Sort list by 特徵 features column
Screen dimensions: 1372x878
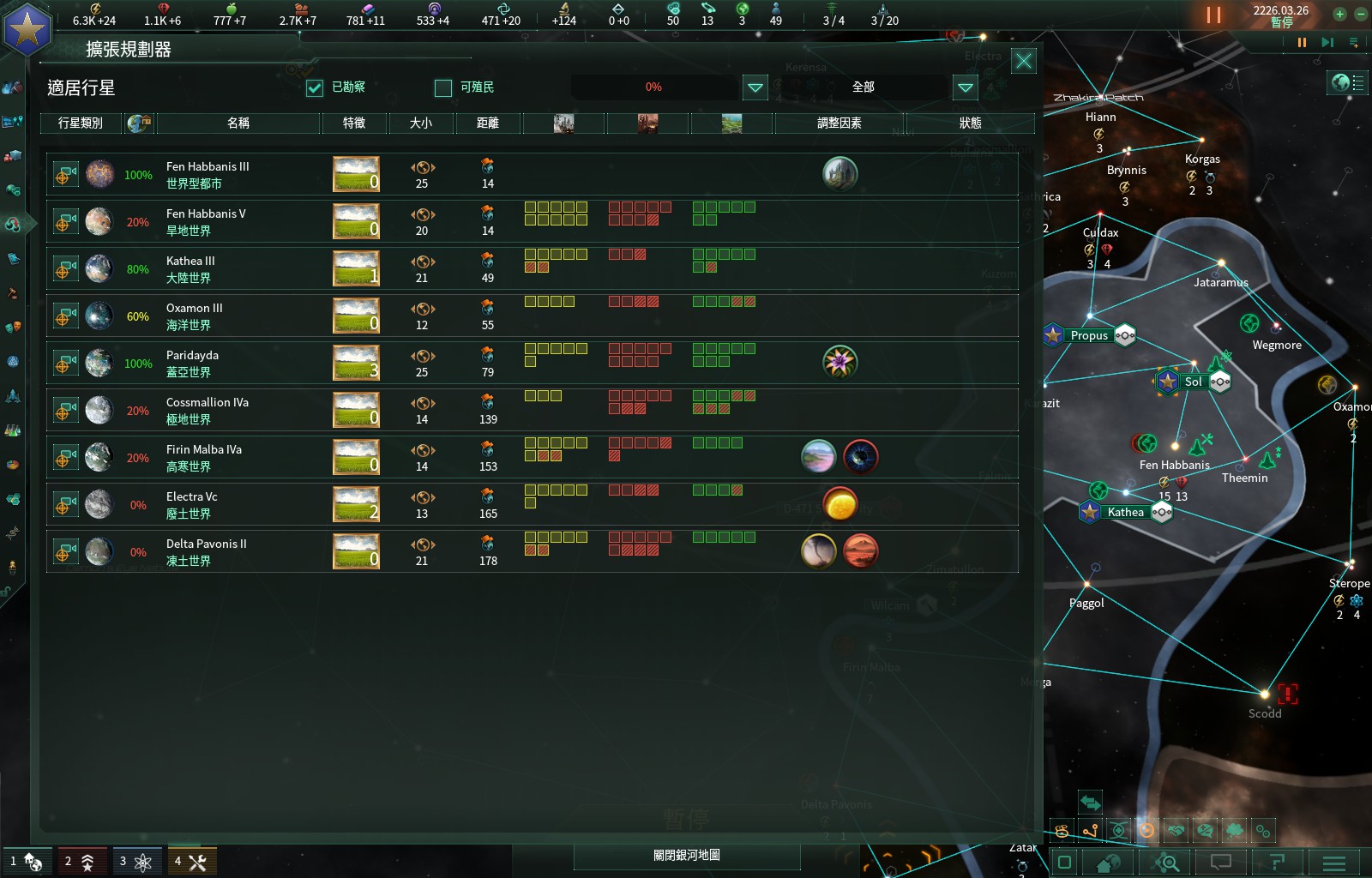(354, 123)
